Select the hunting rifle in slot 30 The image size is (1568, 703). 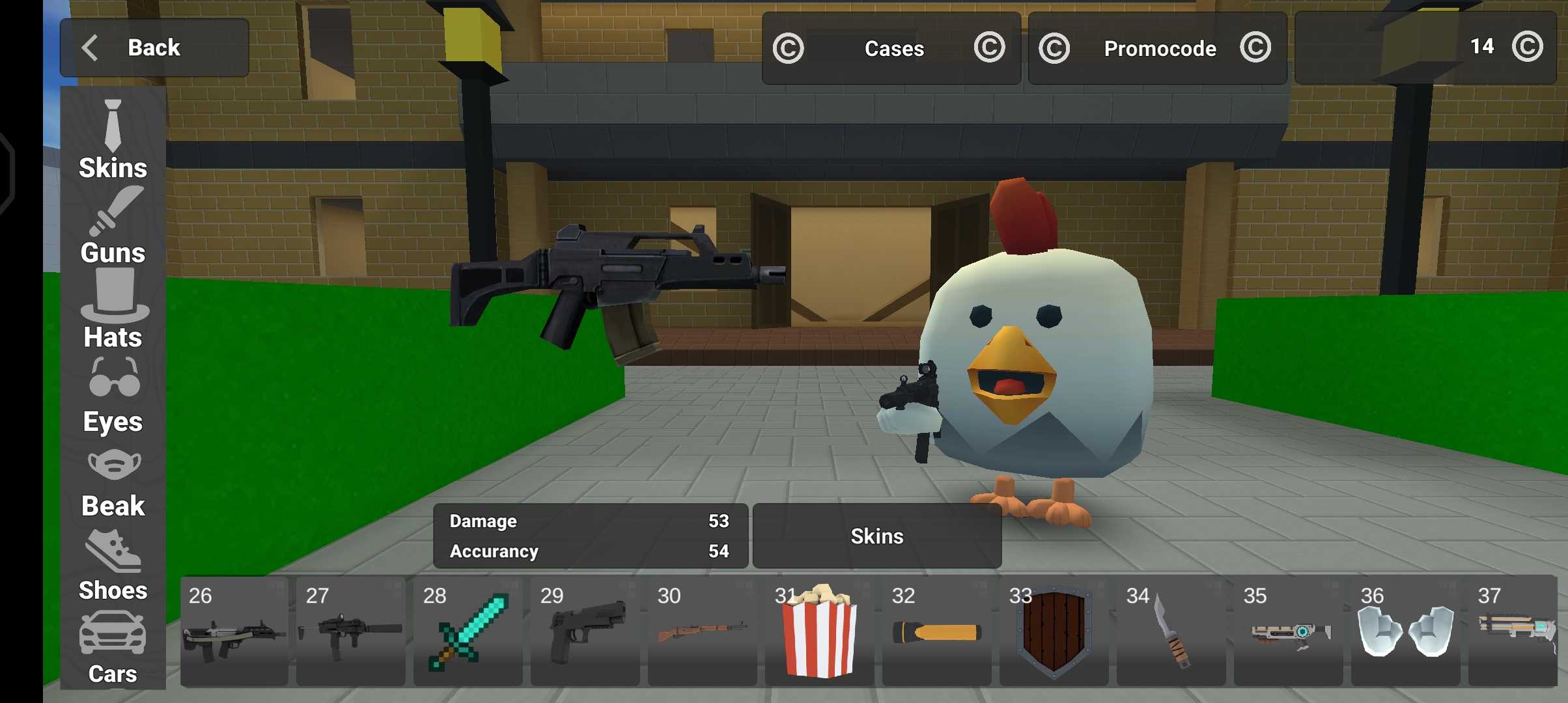[702, 631]
